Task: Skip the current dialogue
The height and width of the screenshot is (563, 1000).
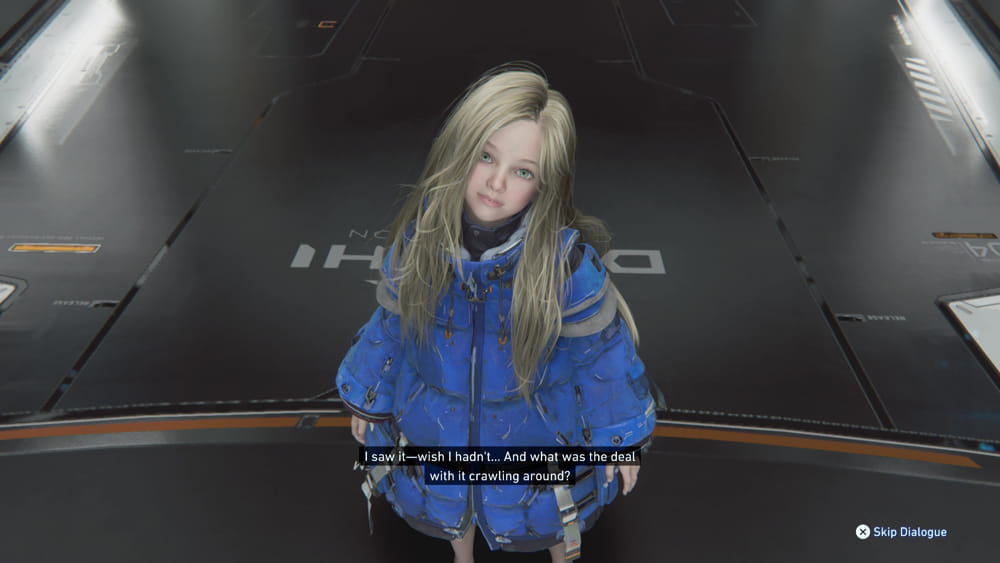Action: click(x=900, y=532)
